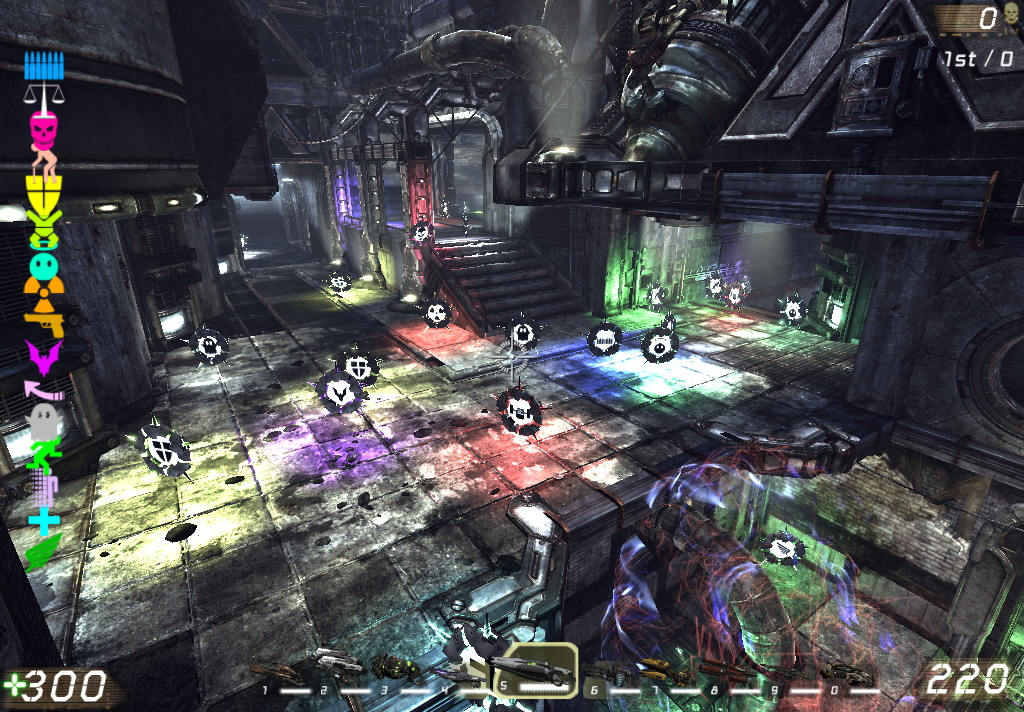Switch to the weapon in slot 1
The width and height of the screenshot is (1024, 712).
(x=278, y=668)
